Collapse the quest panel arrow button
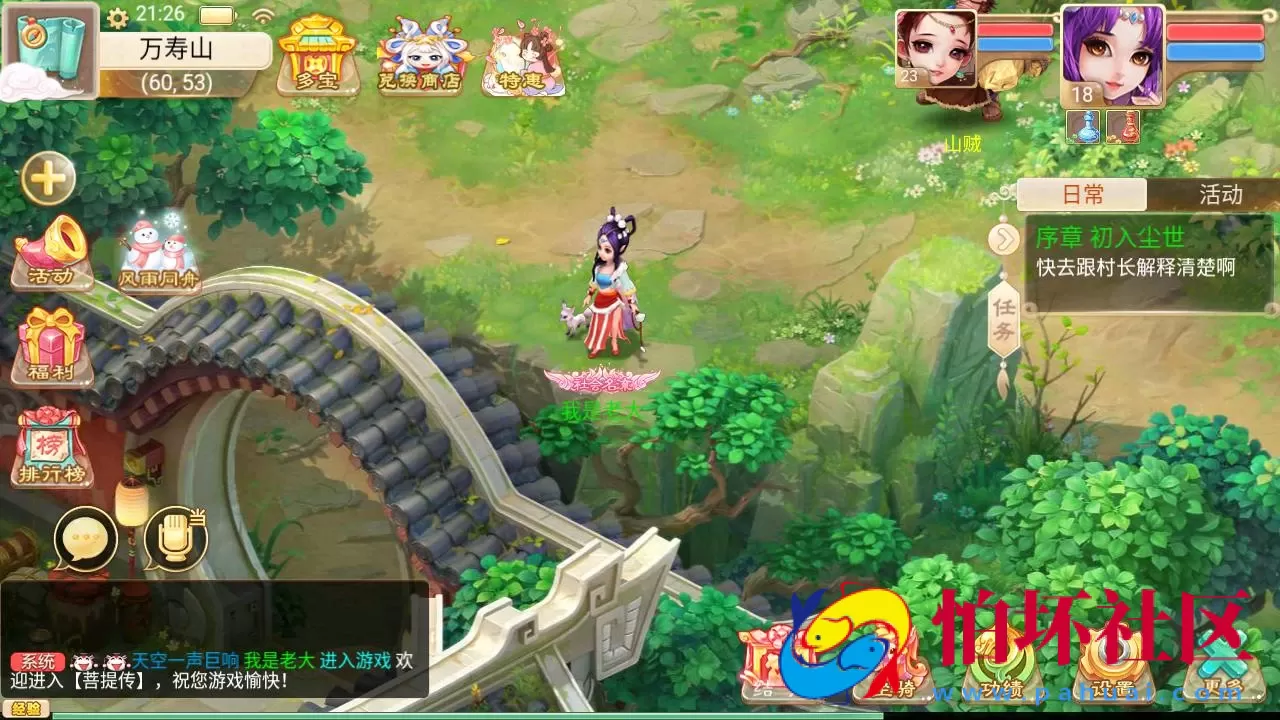 click(x=1002, y=240)
